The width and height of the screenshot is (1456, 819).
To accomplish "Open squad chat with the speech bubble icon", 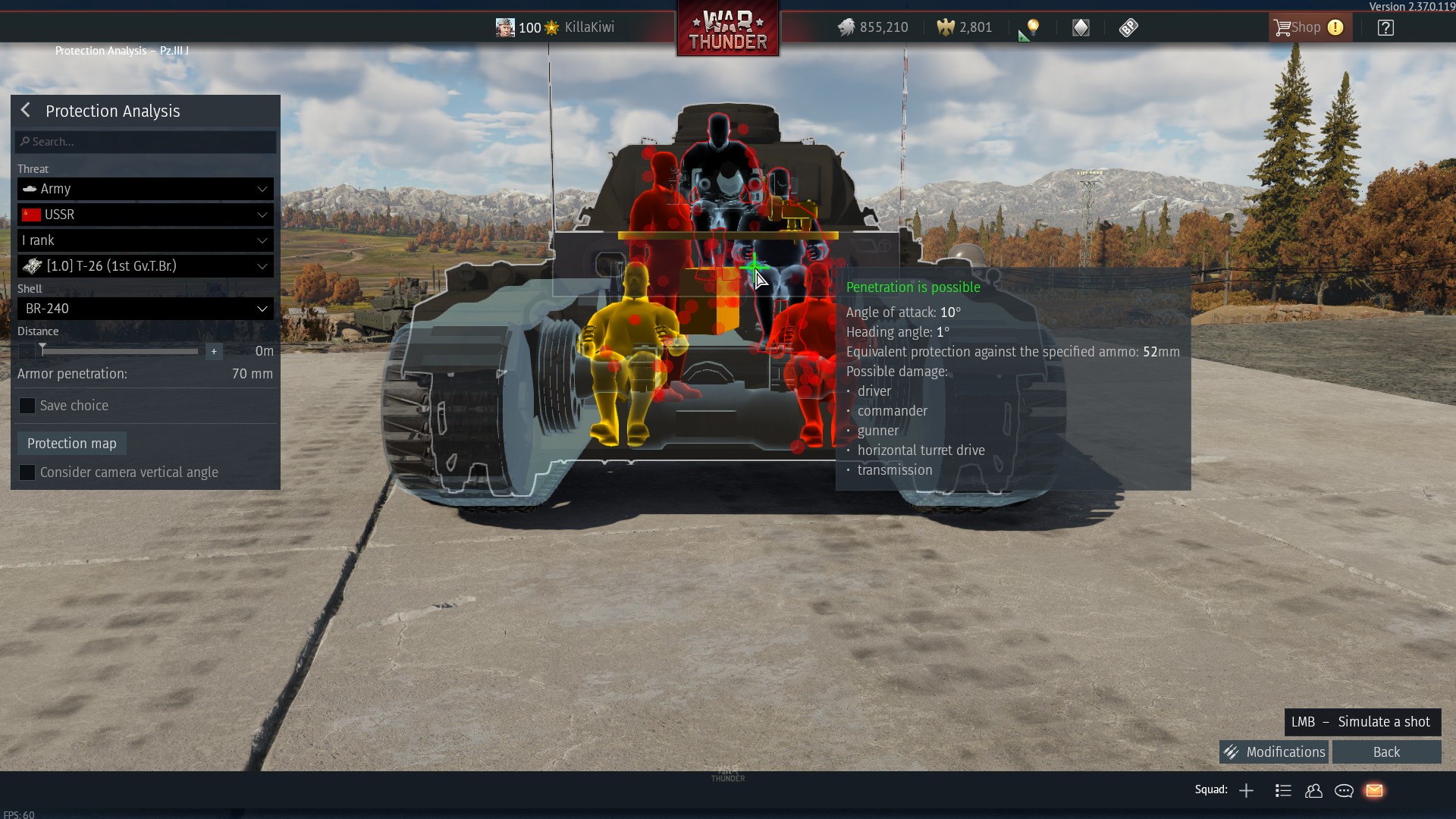I will coord(1344,790).
